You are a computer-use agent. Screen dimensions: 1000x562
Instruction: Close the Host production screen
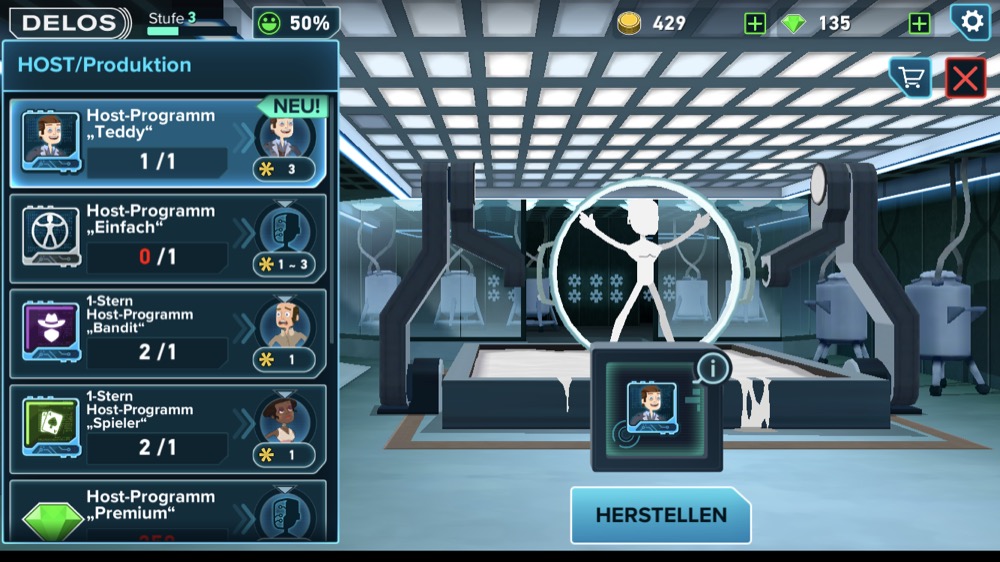coord(965,78)
